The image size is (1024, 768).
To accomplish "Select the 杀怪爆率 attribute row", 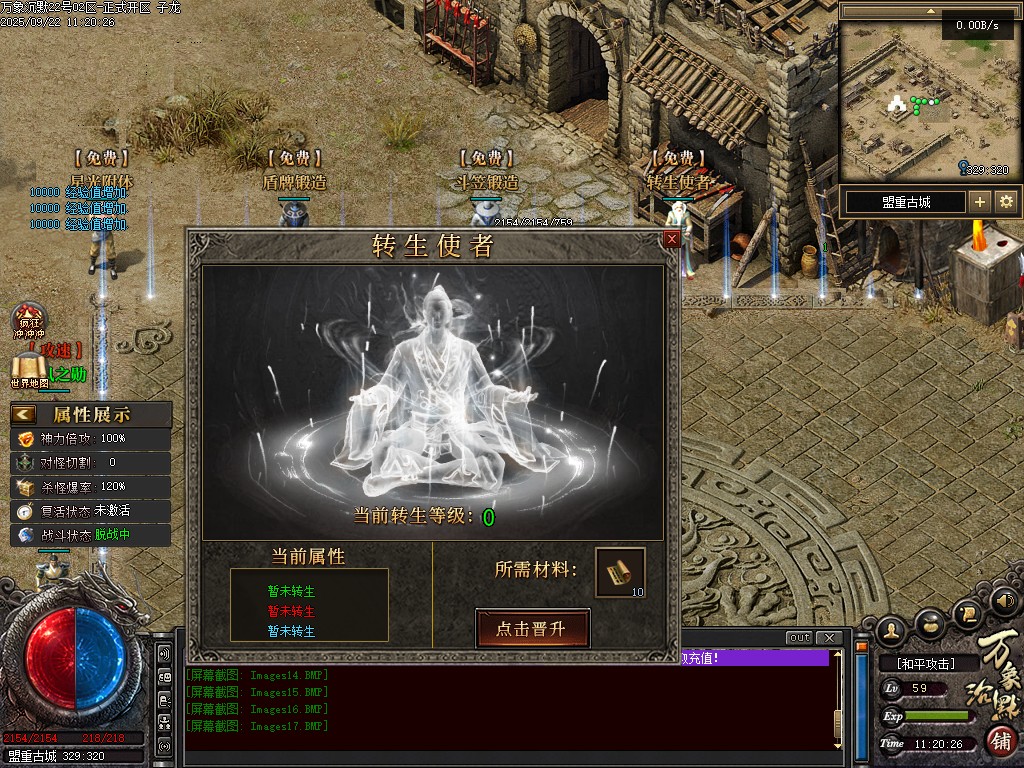I will (90, 486).
